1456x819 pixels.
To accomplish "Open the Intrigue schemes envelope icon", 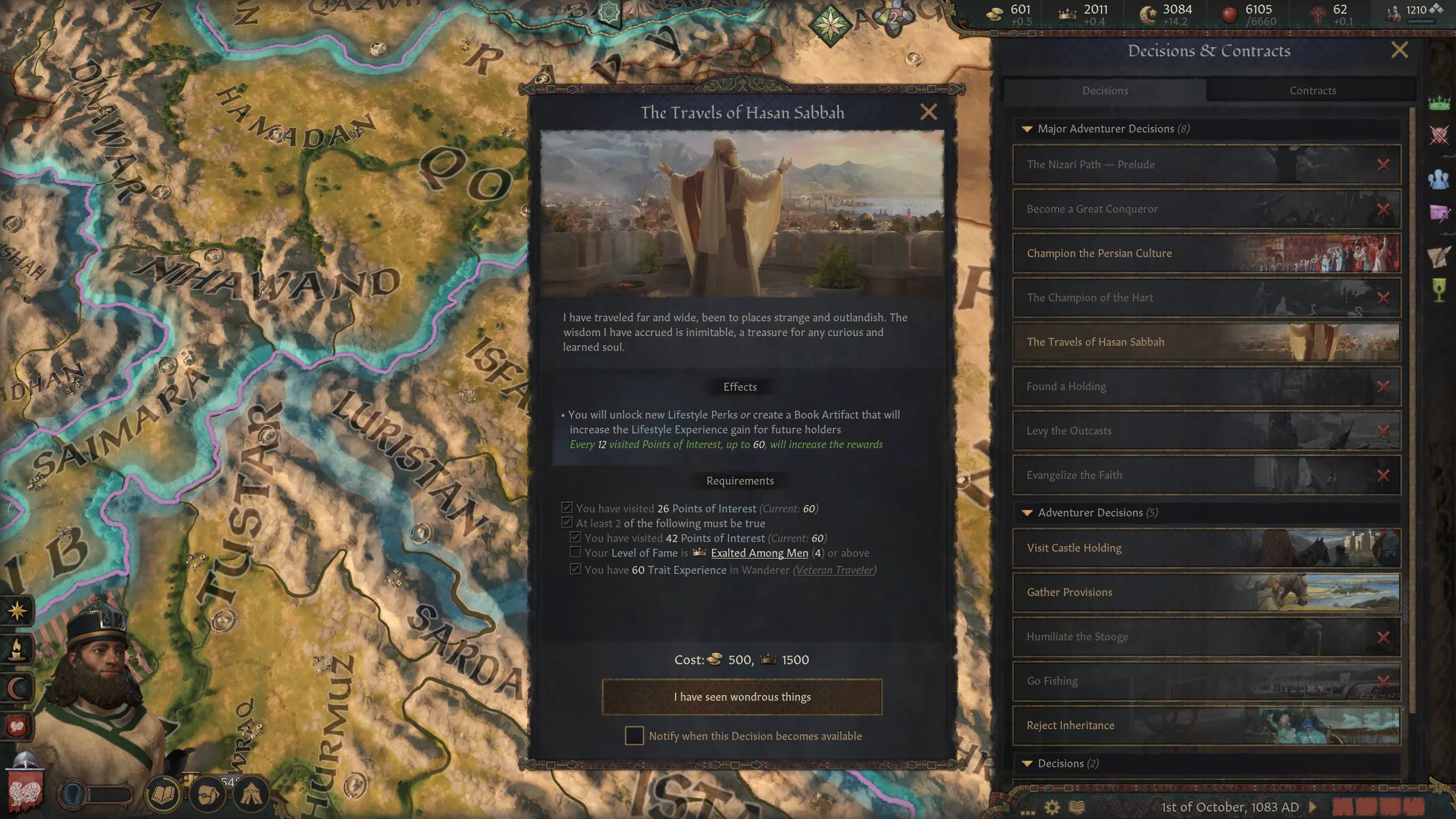I will point(1440,213).
